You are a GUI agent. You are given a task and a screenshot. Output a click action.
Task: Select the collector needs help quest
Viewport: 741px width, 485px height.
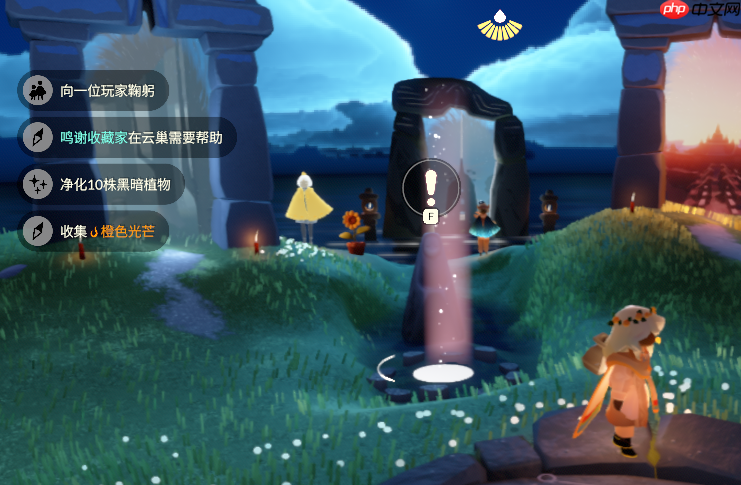click(x=128, y=138)
